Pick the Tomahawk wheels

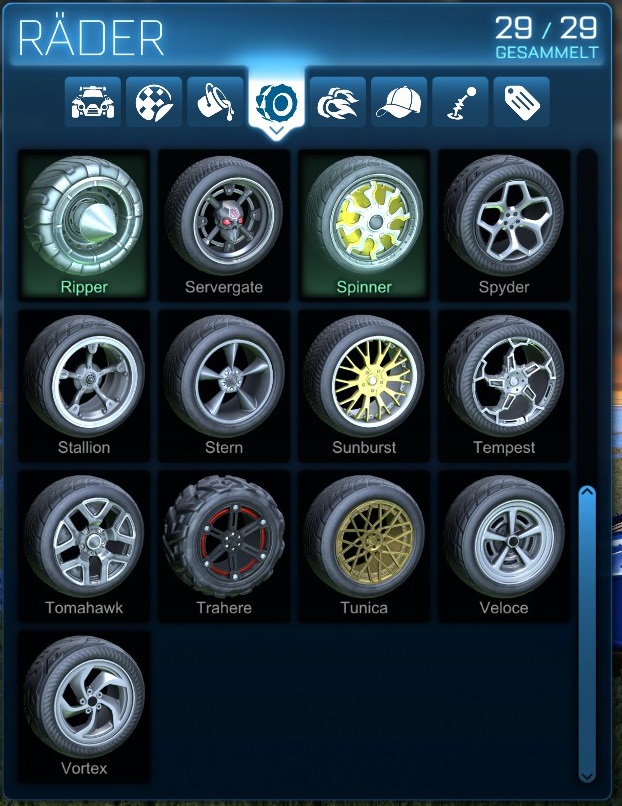tap(84, 545)
